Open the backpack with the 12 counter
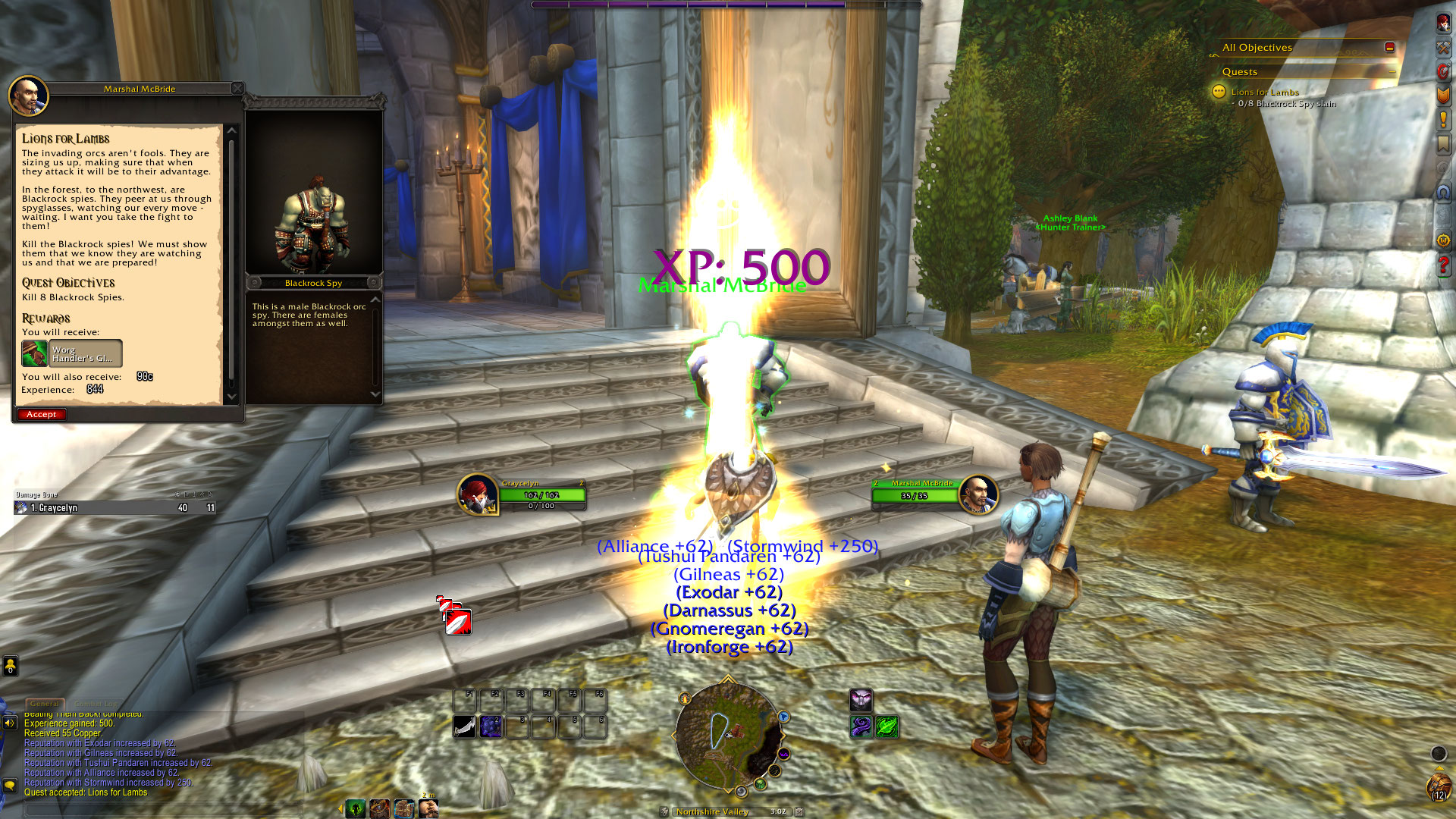Viewport: 1456px width, 819px height. [1439, 786]
